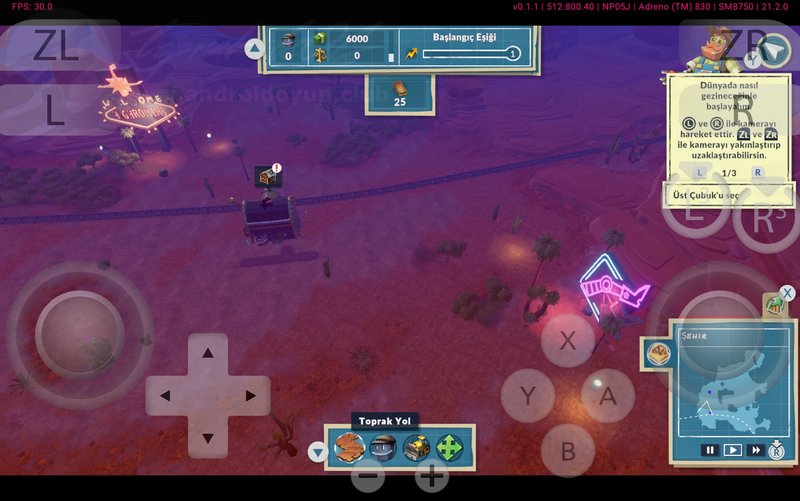This screenshot has width=800, height=501.
Task: Collapse the bottom build bar with the down arrow
Action: point(318,452)
